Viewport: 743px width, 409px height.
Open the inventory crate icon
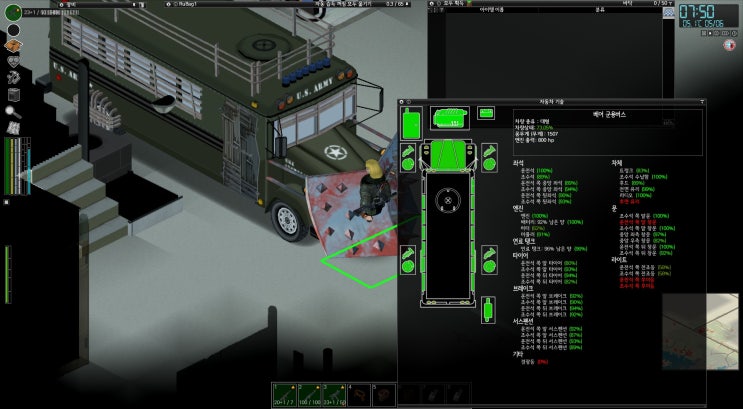[x=14, y=45]
